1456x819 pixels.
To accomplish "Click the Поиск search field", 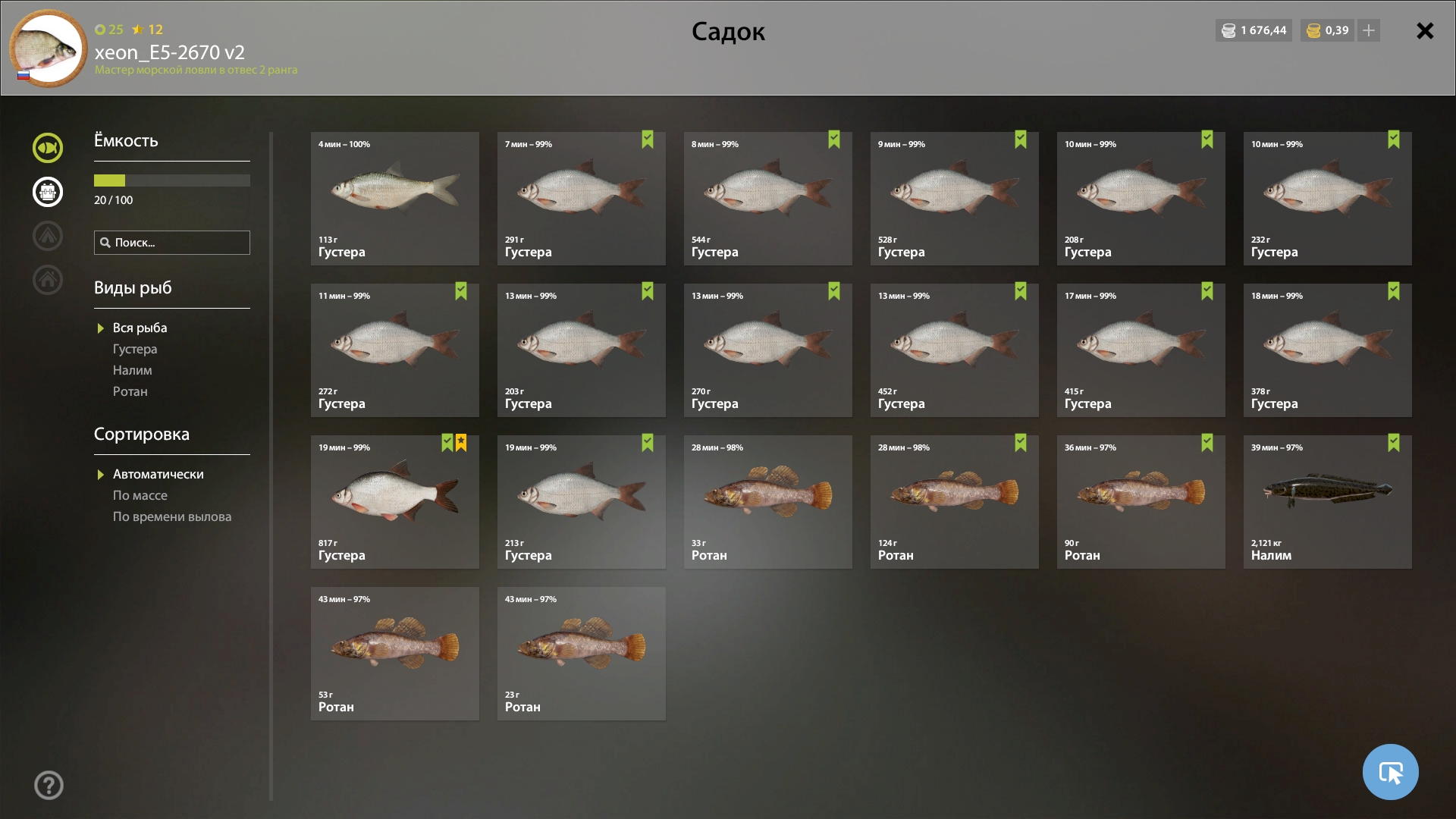I will (172, 243).
